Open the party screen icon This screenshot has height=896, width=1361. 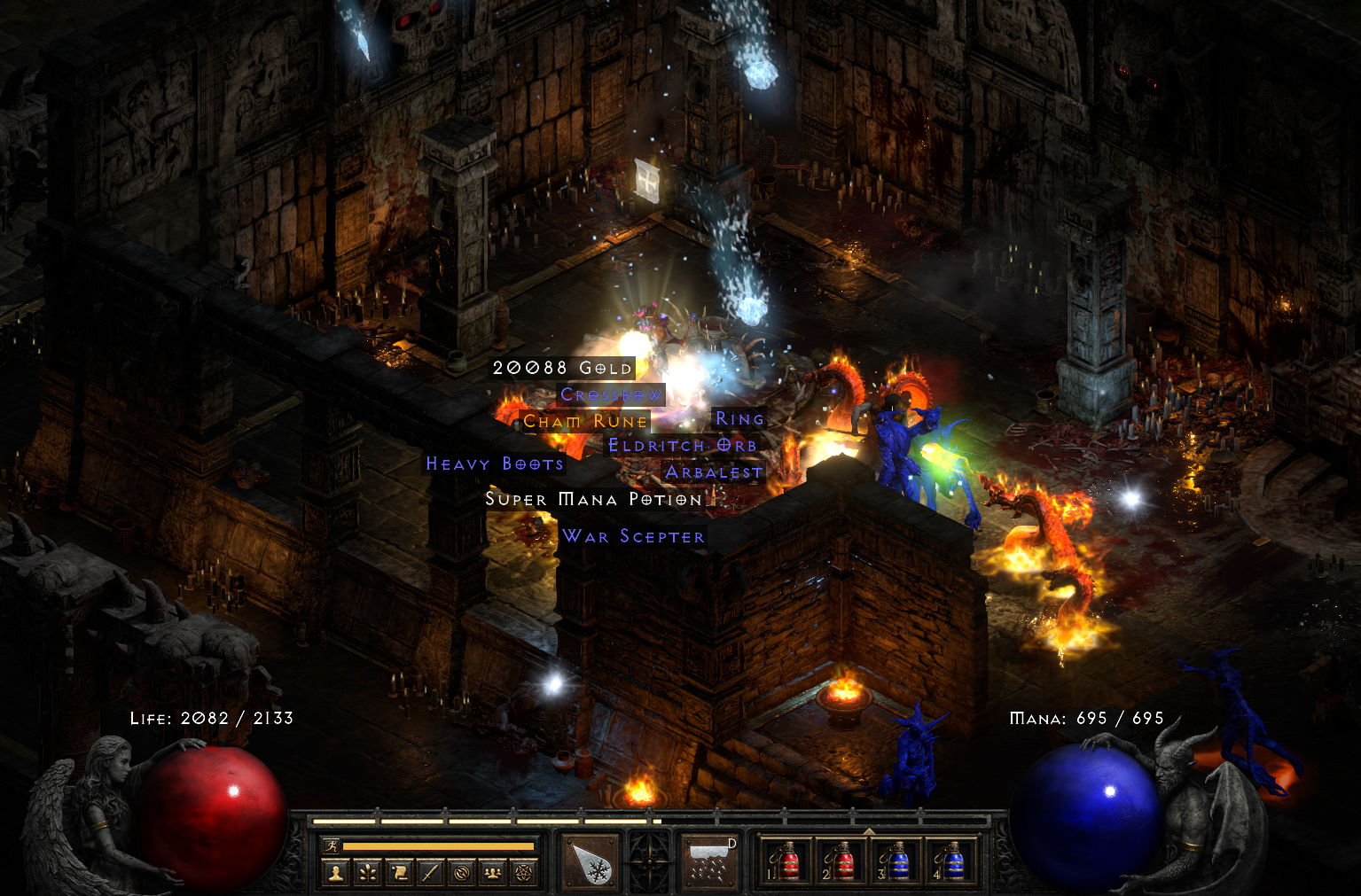[x=492, y=874]
